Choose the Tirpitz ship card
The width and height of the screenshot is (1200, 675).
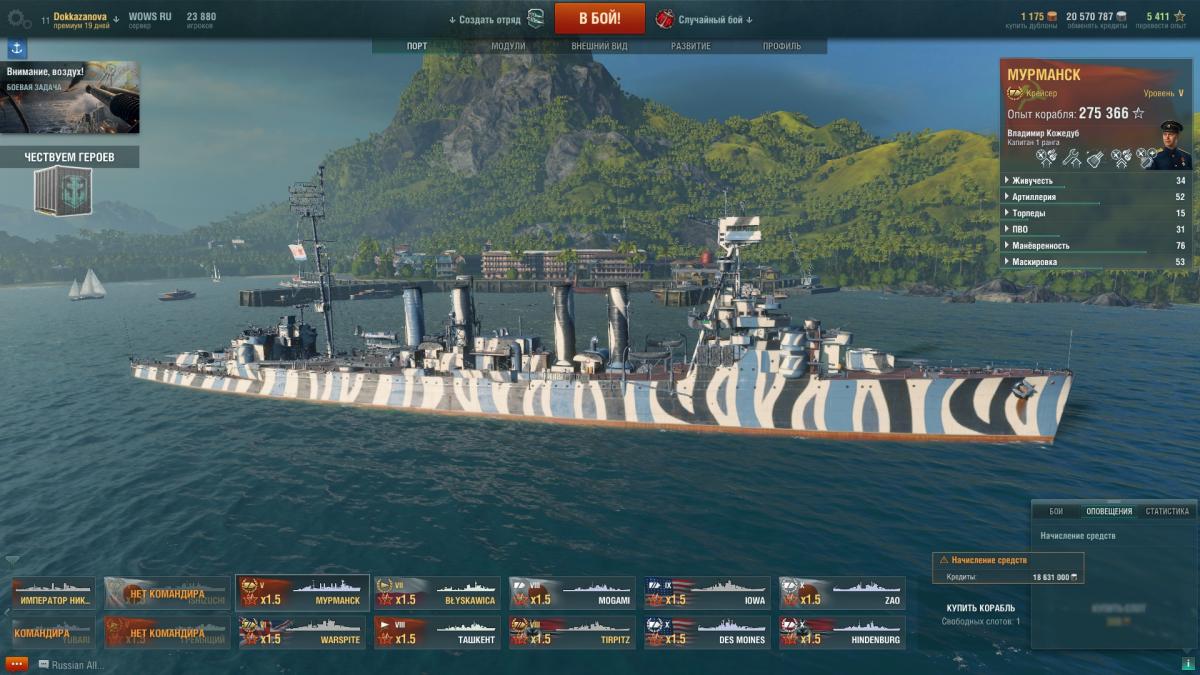[572, 633]
